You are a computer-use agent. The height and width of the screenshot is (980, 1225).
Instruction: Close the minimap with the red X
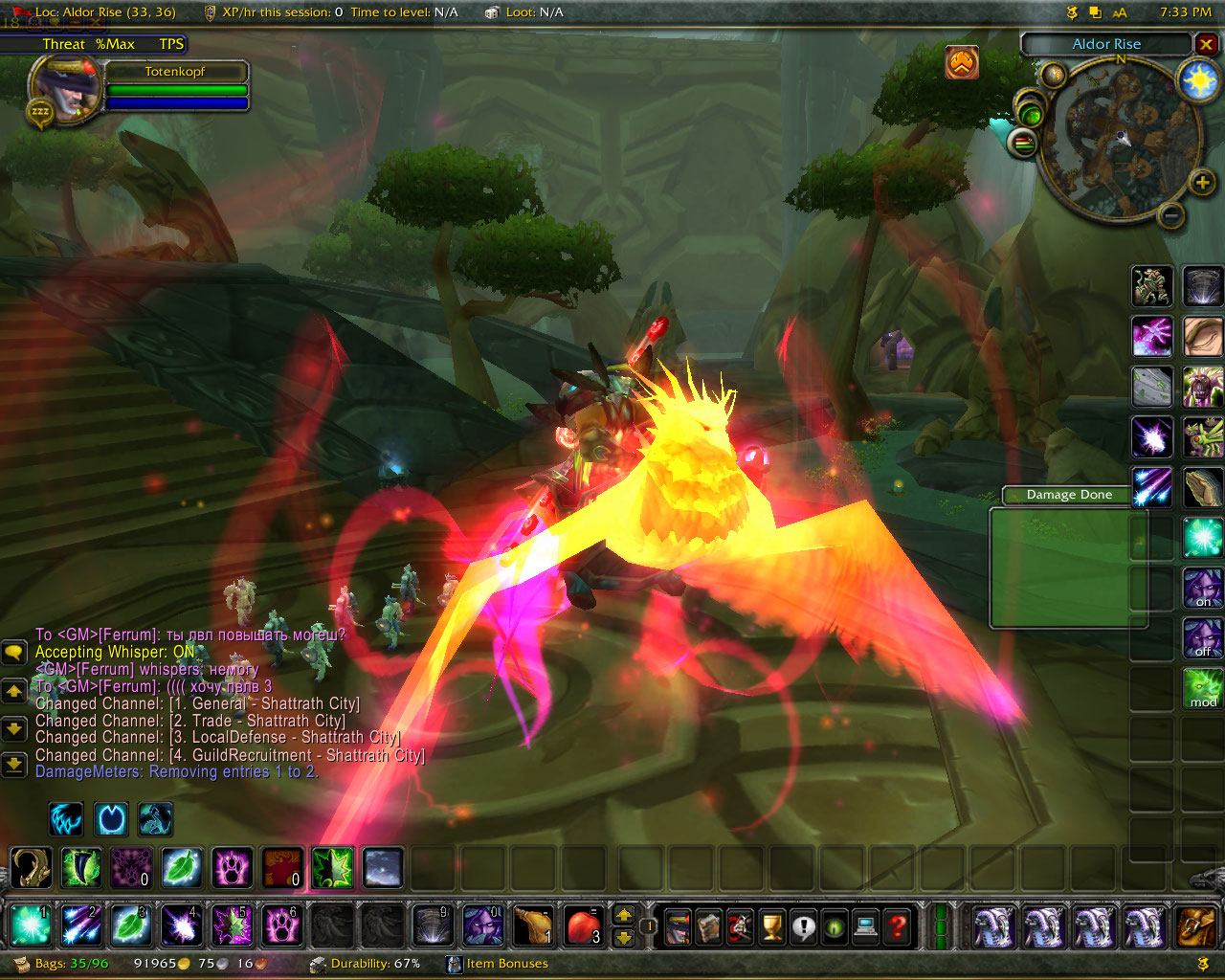click(1206, 44)
